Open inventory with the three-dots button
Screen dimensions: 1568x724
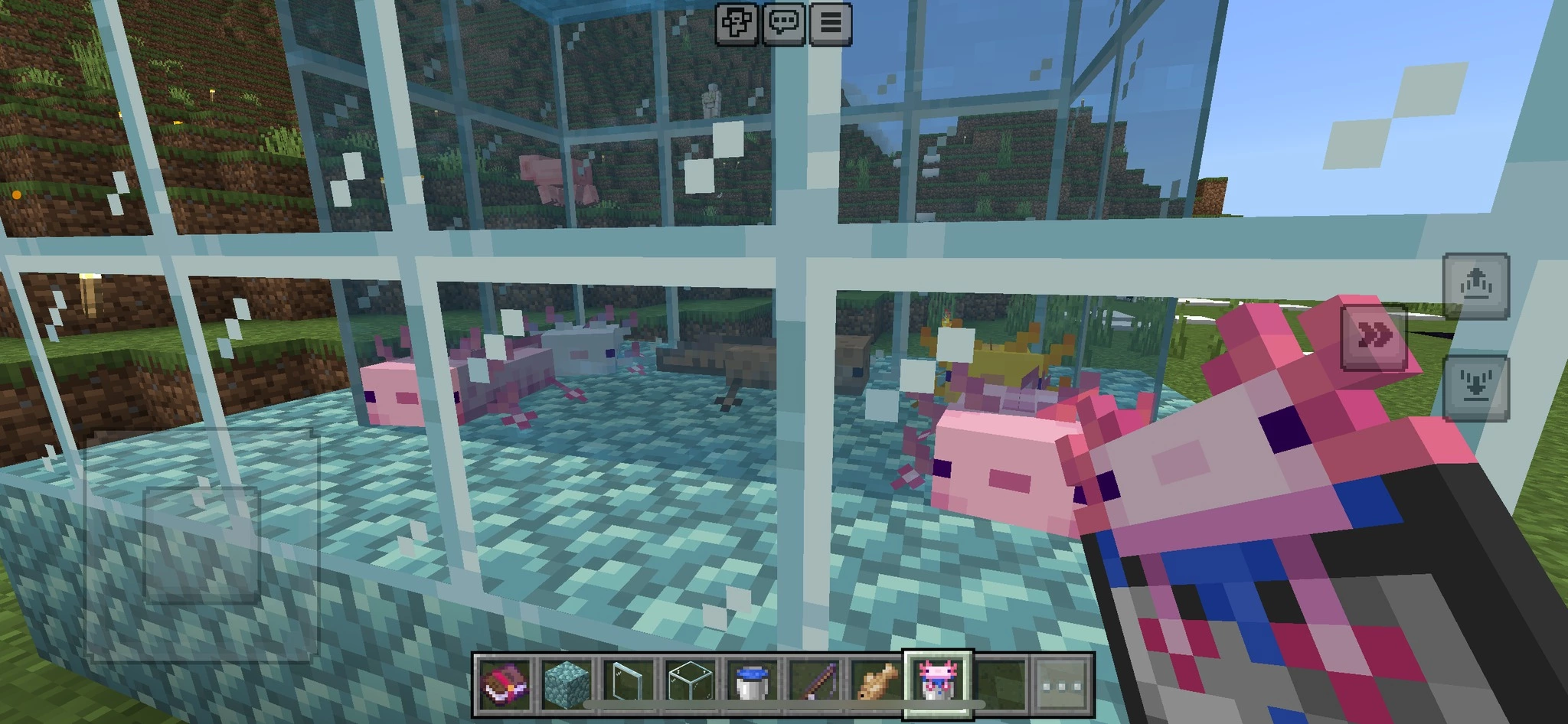[x=1063, y=683]
